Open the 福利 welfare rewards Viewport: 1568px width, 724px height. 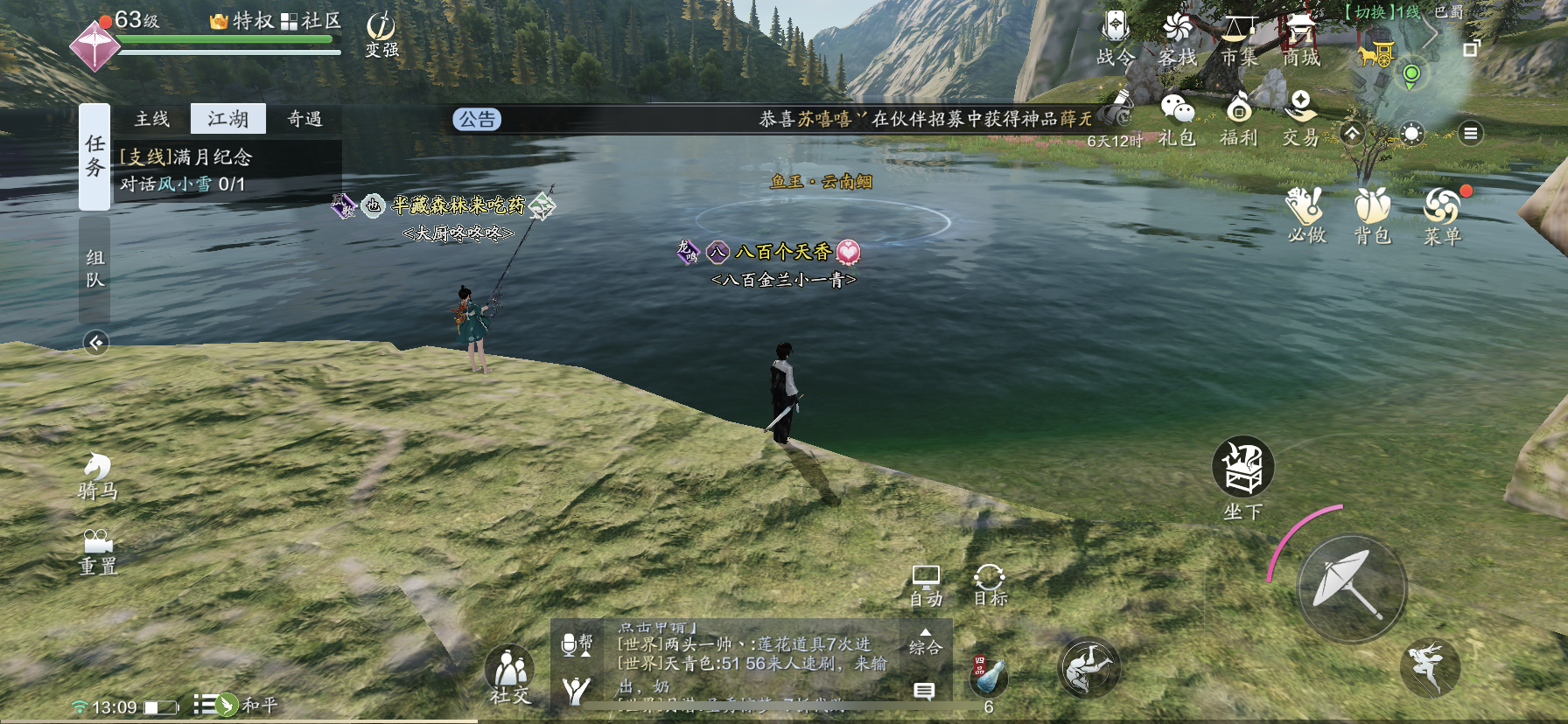pyautogui.click(x=1239, y=119)
